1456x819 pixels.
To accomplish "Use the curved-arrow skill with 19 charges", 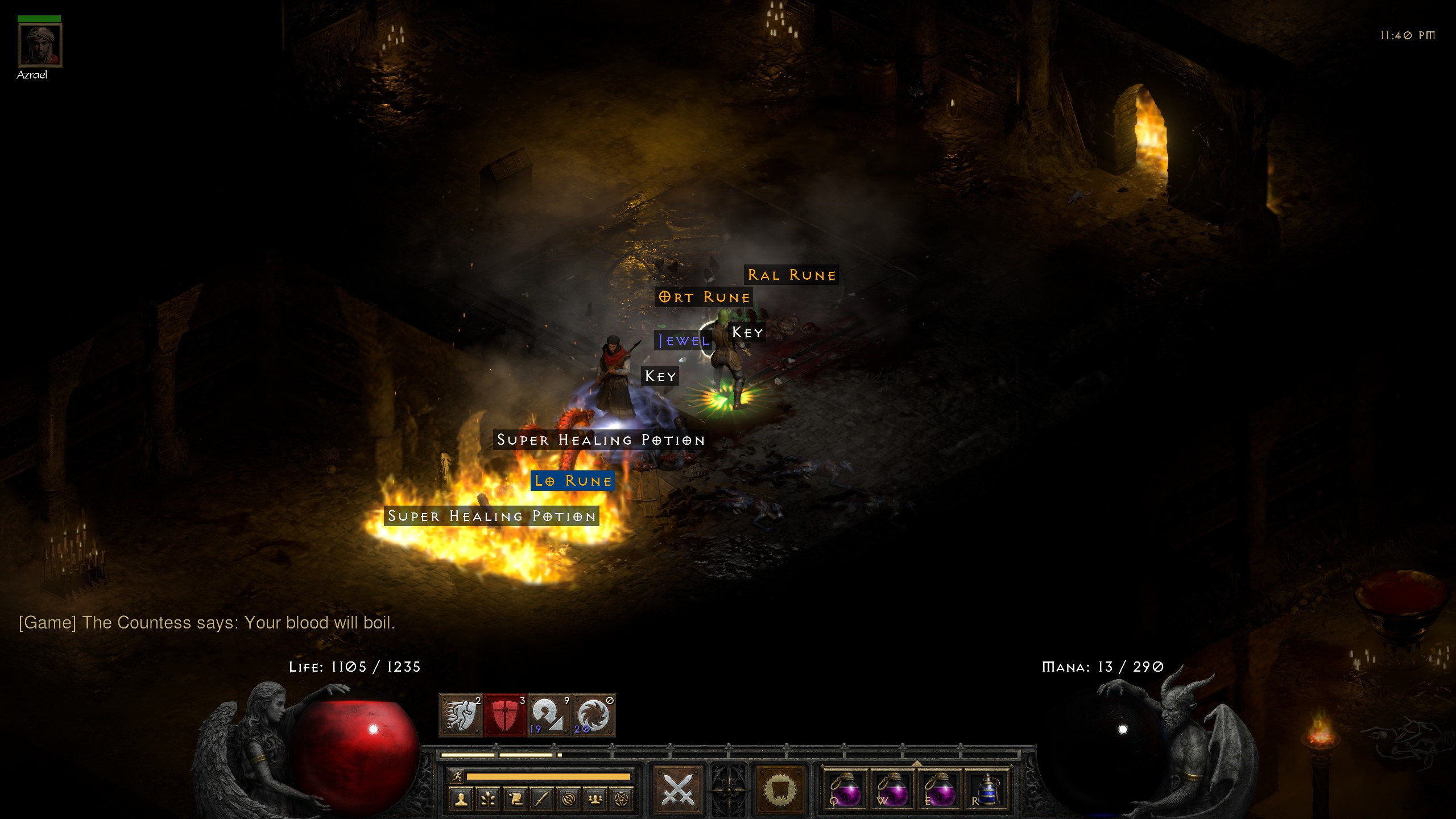I will point(549,715).
